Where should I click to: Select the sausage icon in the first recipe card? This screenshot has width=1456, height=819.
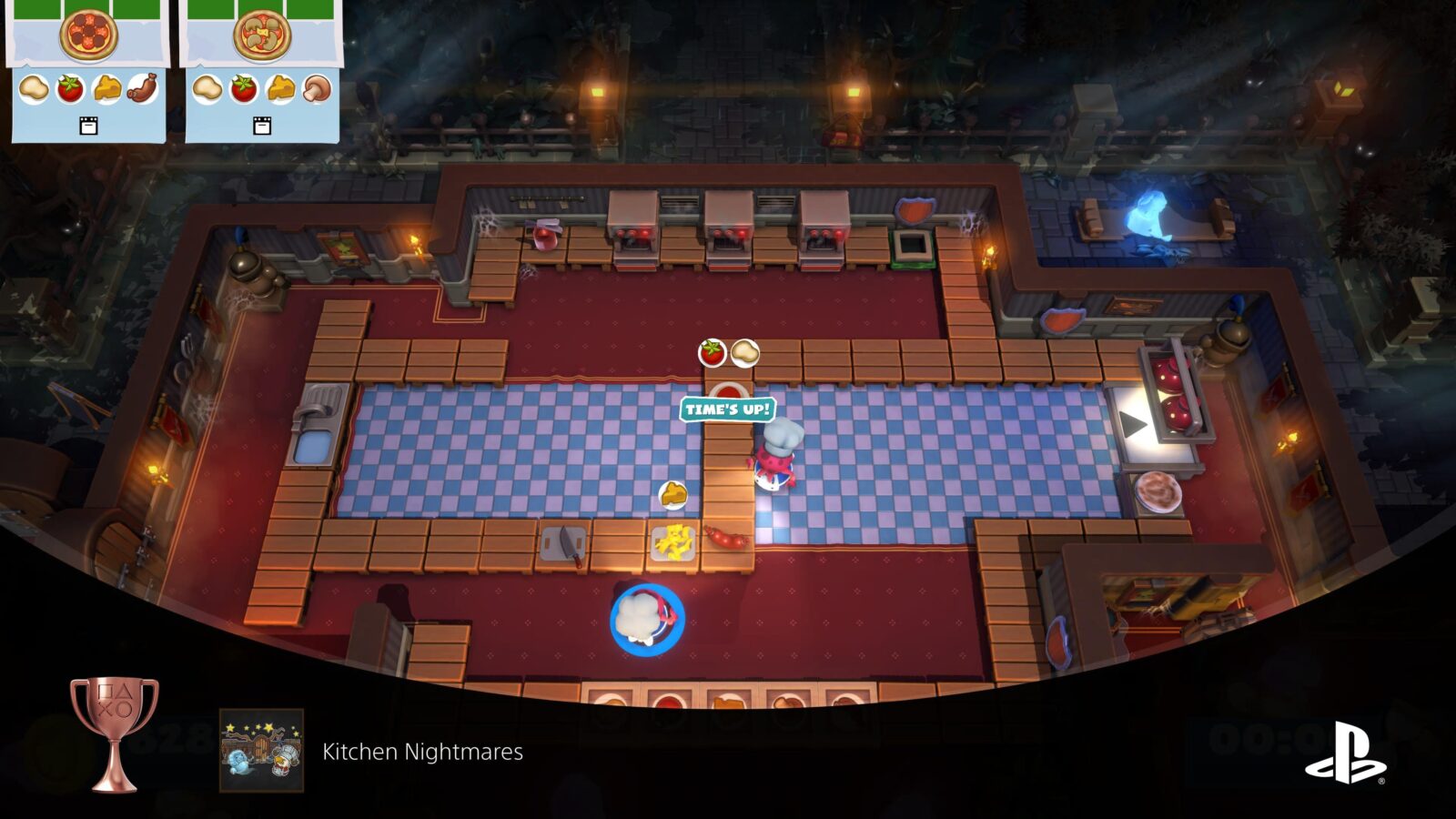click(144, 88)
